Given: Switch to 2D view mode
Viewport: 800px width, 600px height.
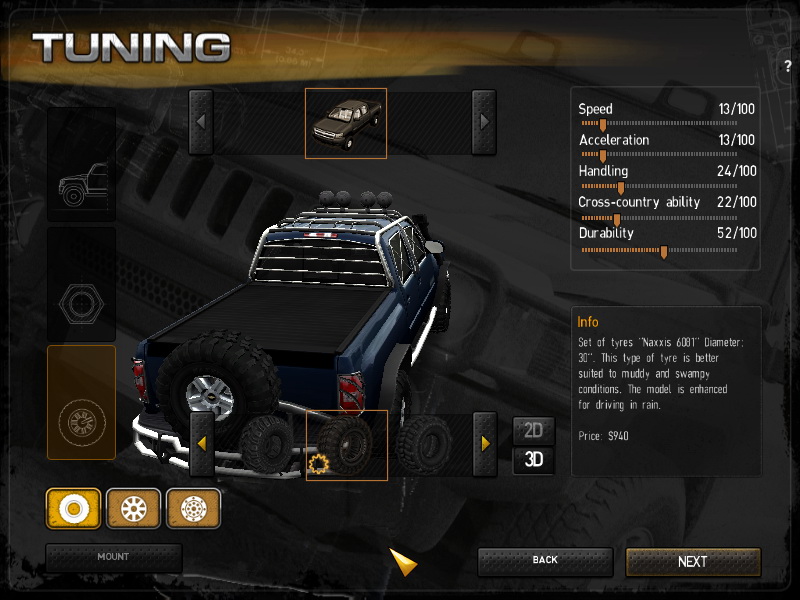Looking at the screenshot, I should pyautogui.click(x=533, y=431).
